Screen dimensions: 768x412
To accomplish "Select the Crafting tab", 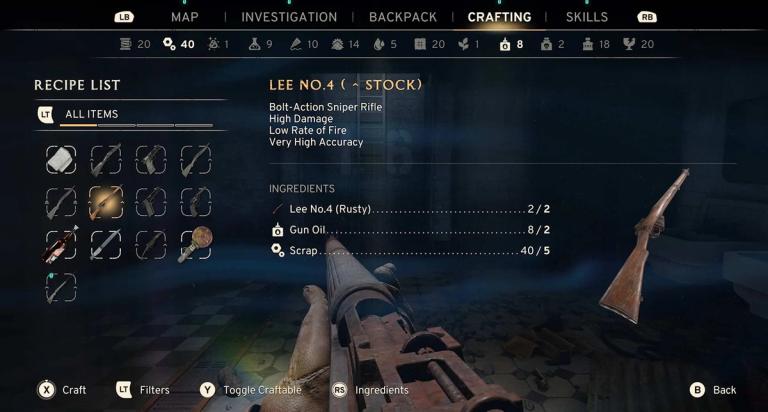I will [x=499, y=17].
